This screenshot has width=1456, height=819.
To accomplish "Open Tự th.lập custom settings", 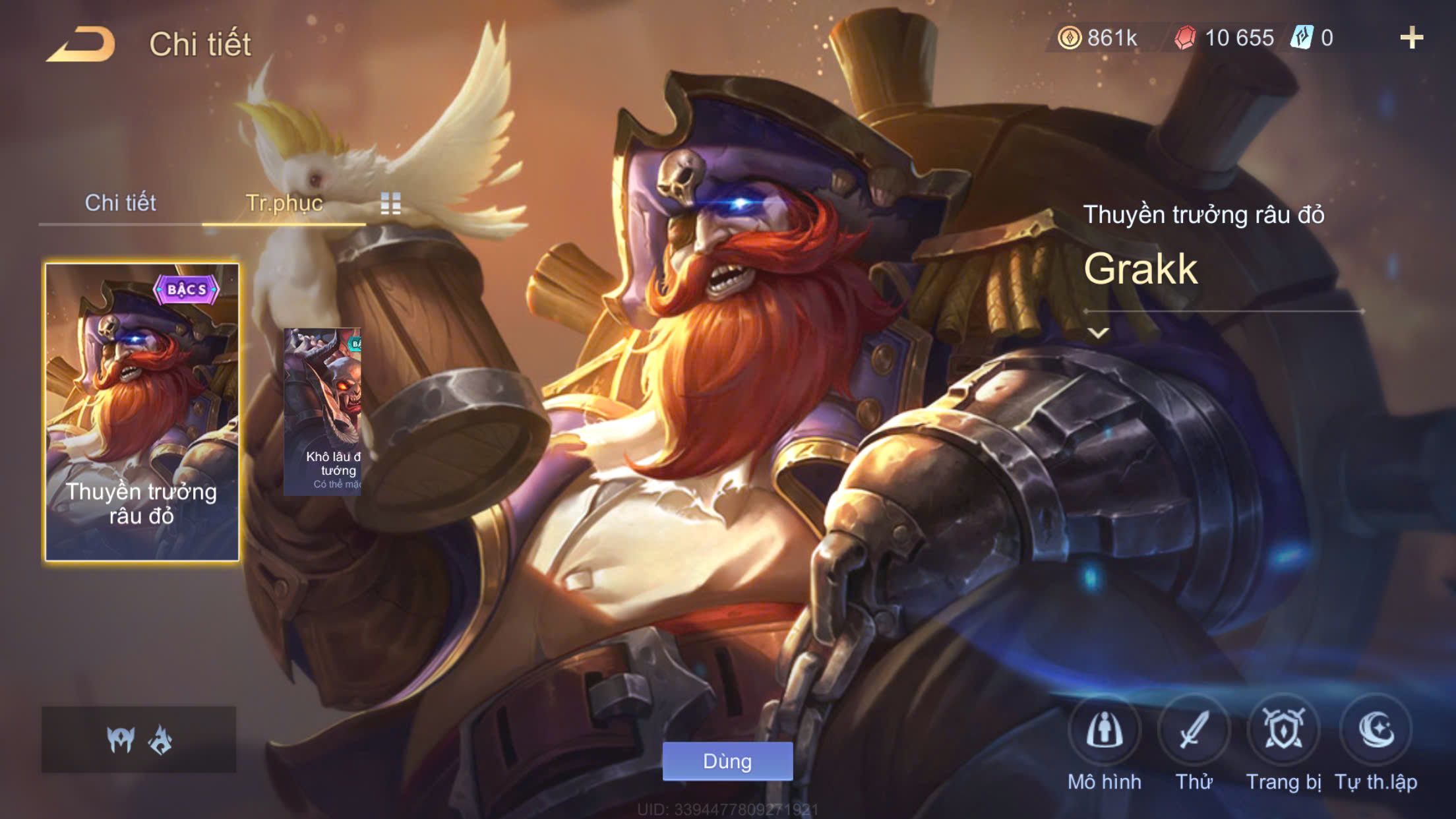I will (x=1376, y=731).
